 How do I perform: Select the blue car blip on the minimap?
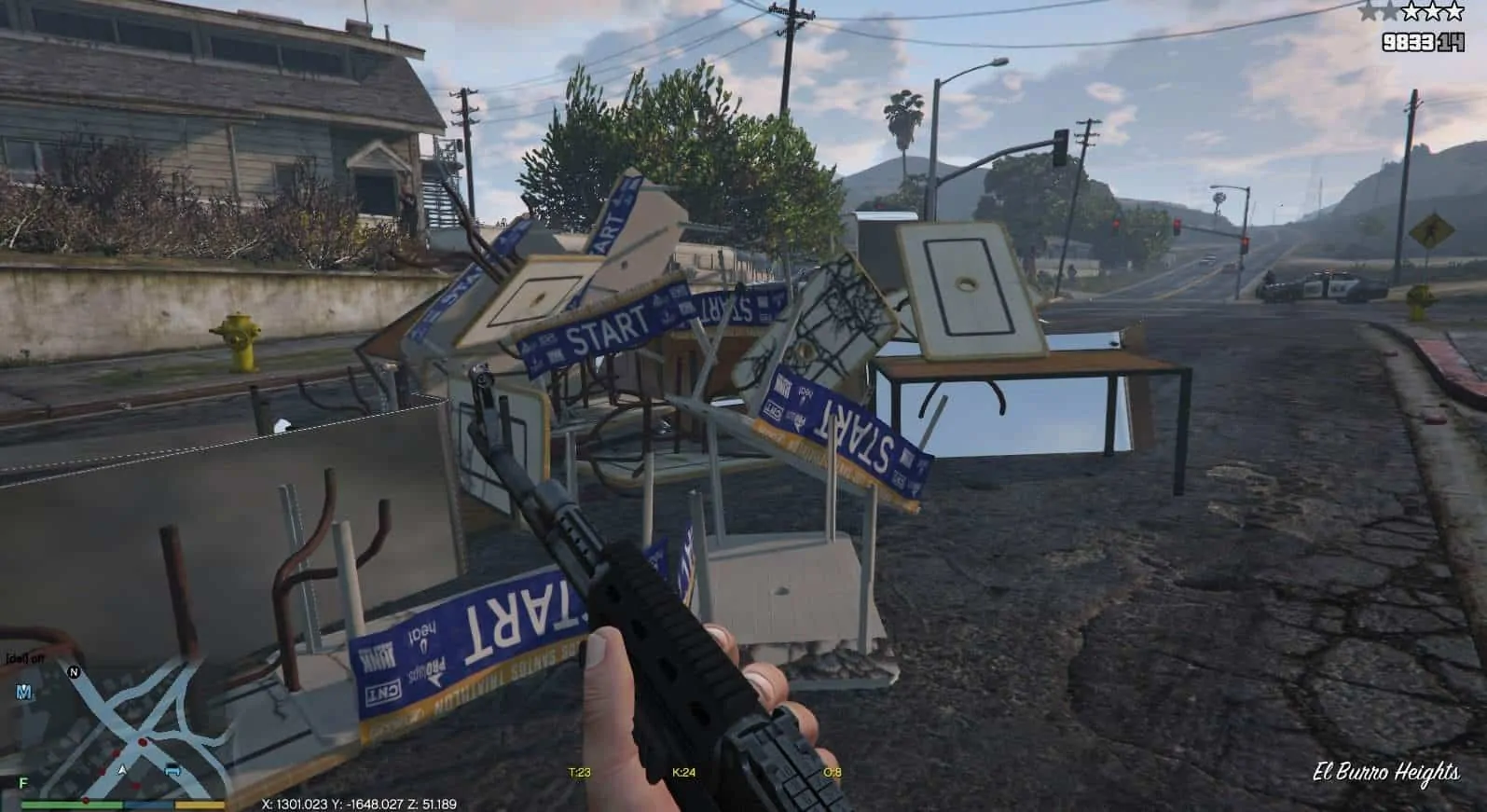point(172,770)
